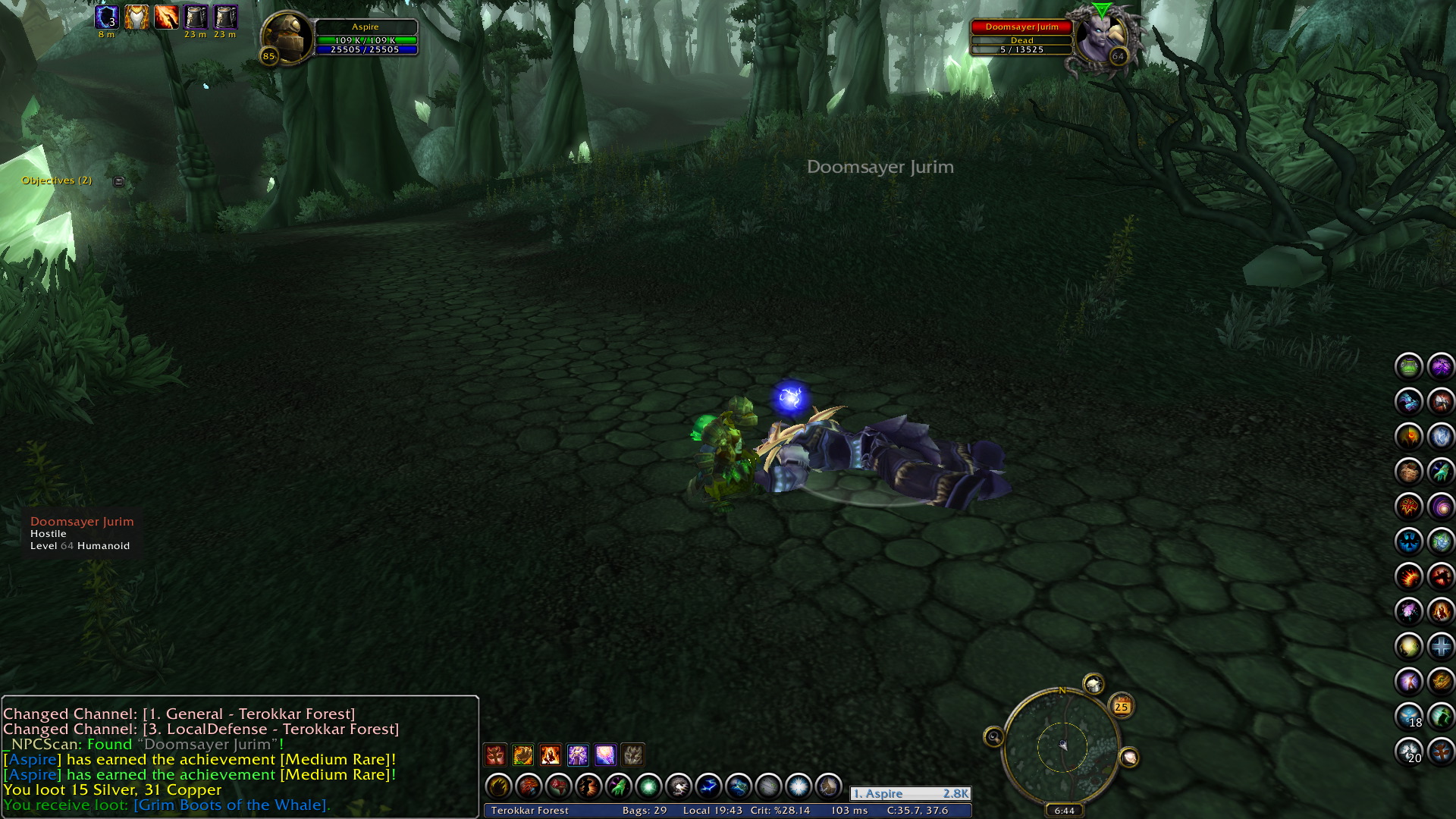Open the calendar button showing 25

(1121, 707)
